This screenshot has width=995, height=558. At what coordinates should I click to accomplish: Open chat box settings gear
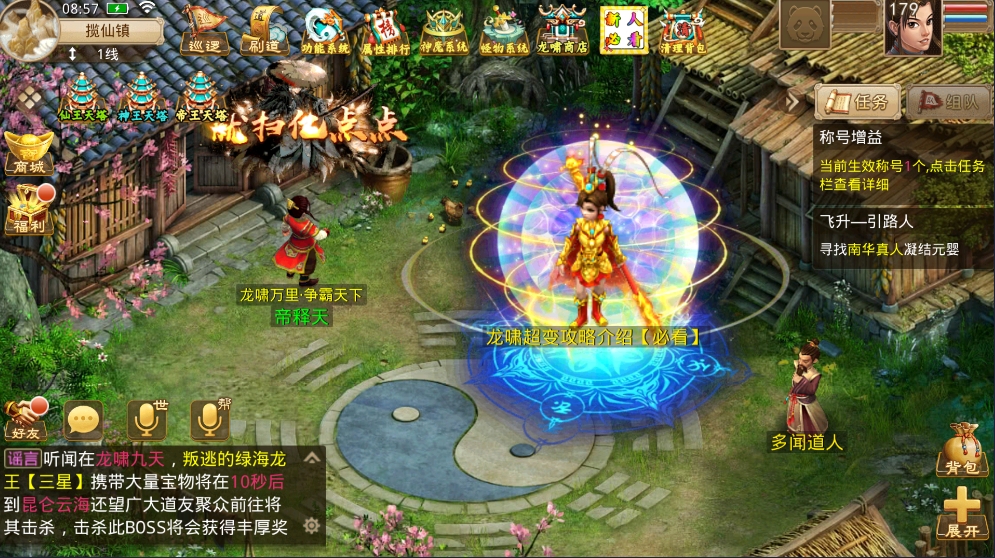click(x=312, y=525)
